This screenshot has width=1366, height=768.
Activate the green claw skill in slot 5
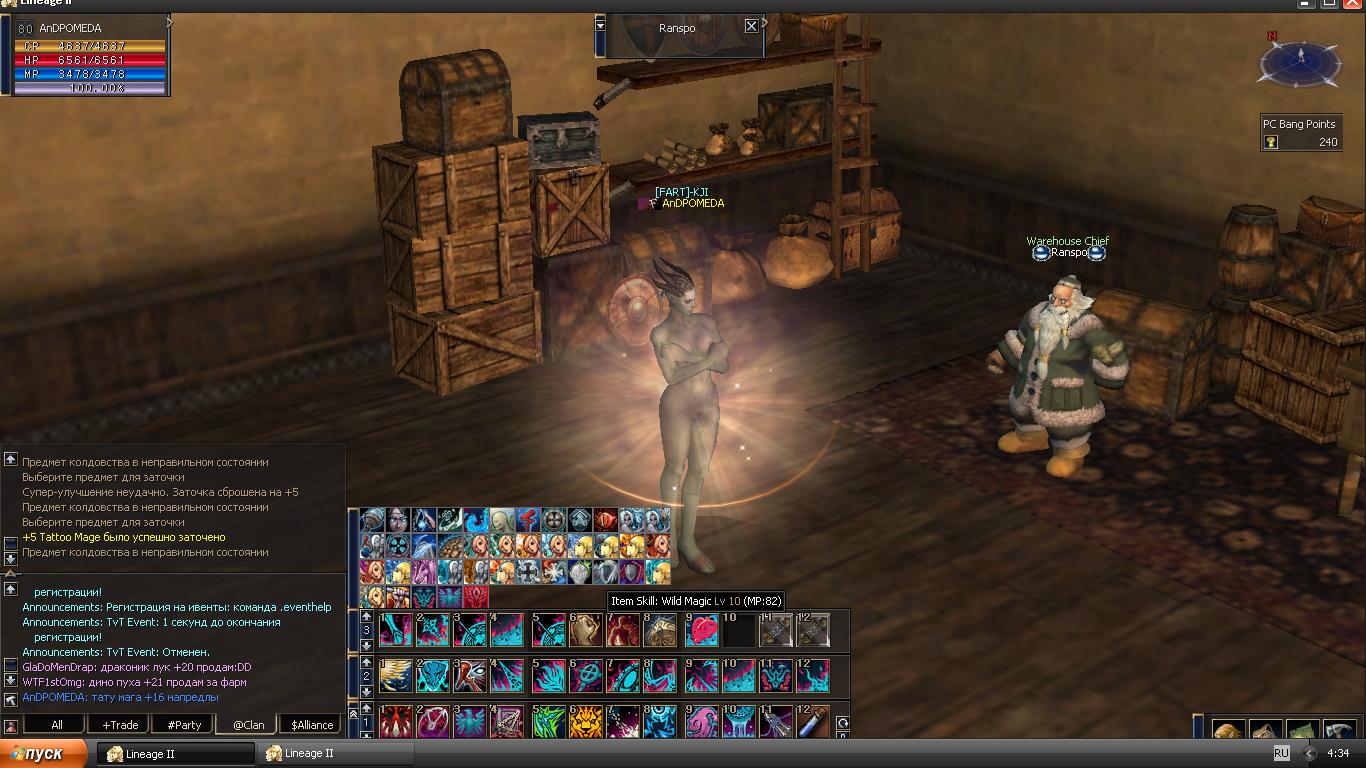coord(548,721)
